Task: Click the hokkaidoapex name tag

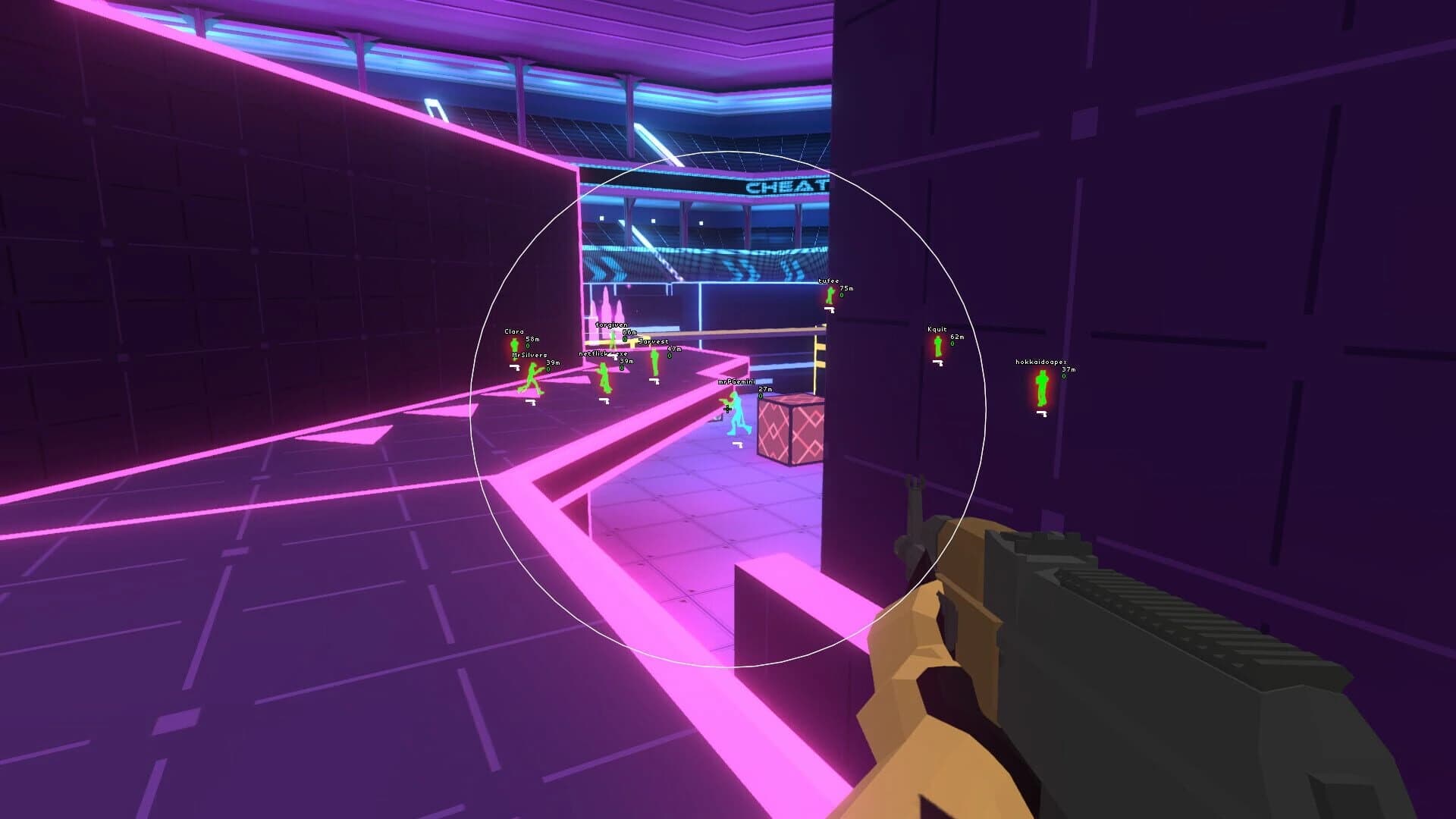Action: (1040, 362)
